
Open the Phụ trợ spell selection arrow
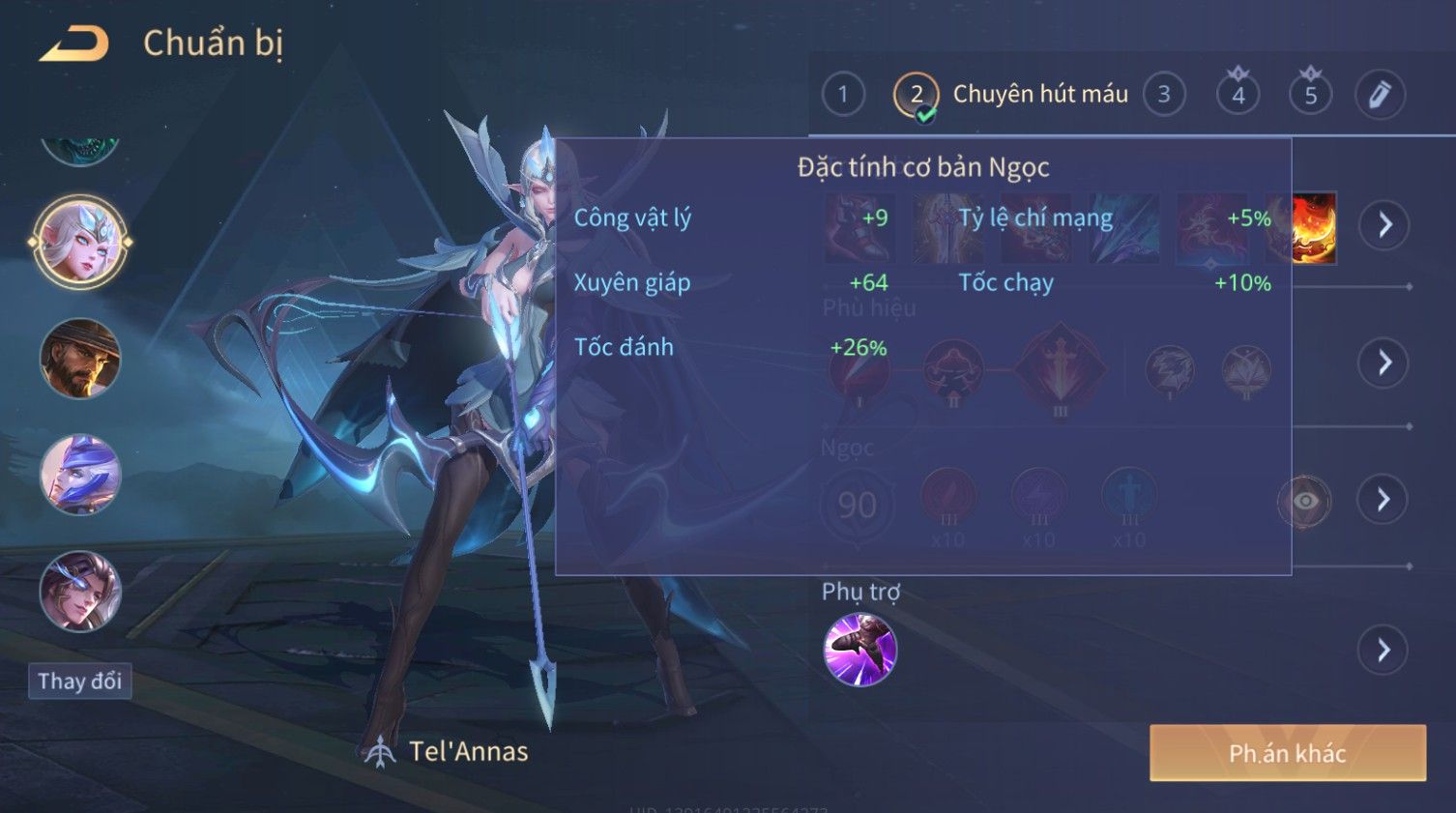click(1384, 650)
